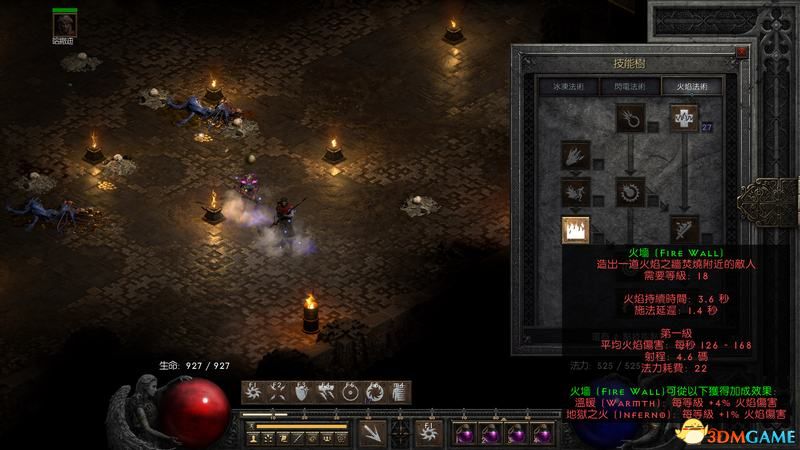Select the Blaze skill icon

click(x=575, y=191)
